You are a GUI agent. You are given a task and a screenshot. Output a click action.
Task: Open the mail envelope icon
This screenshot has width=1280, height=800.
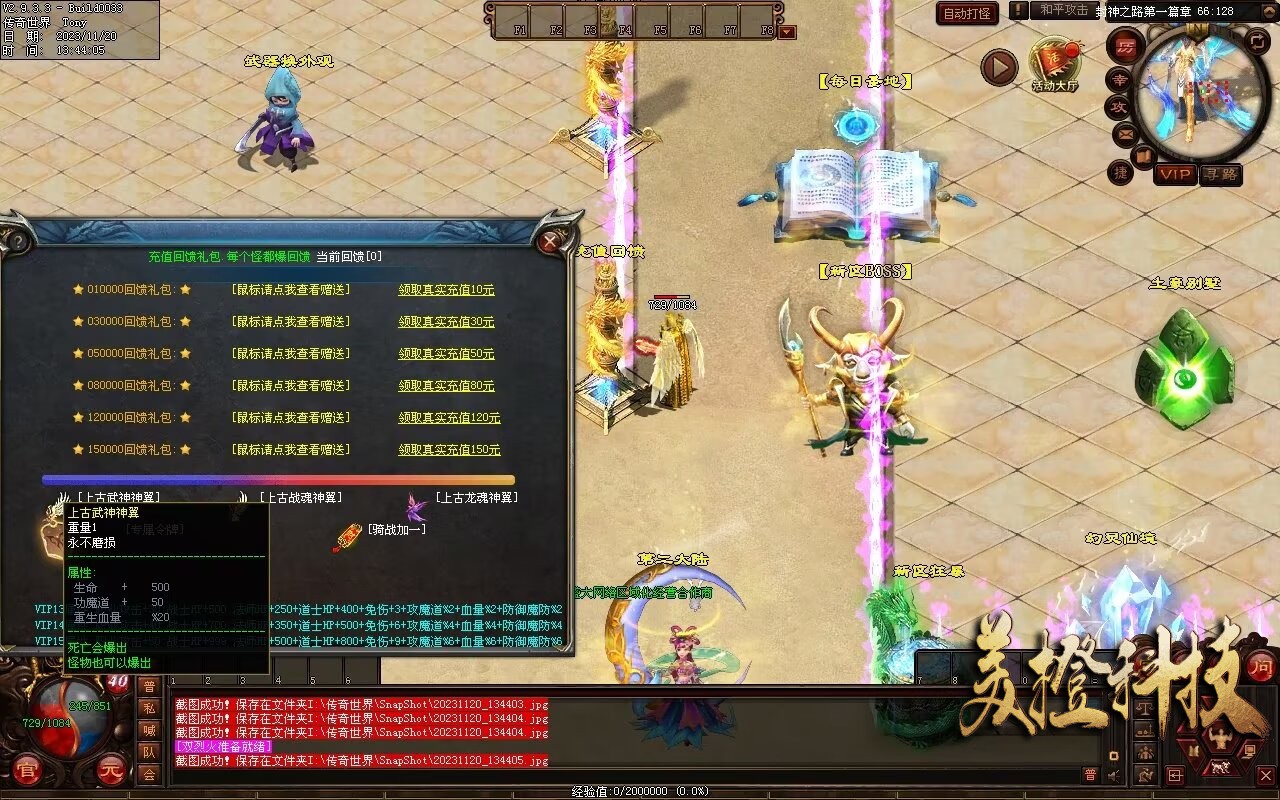[x=1125, y=133]
